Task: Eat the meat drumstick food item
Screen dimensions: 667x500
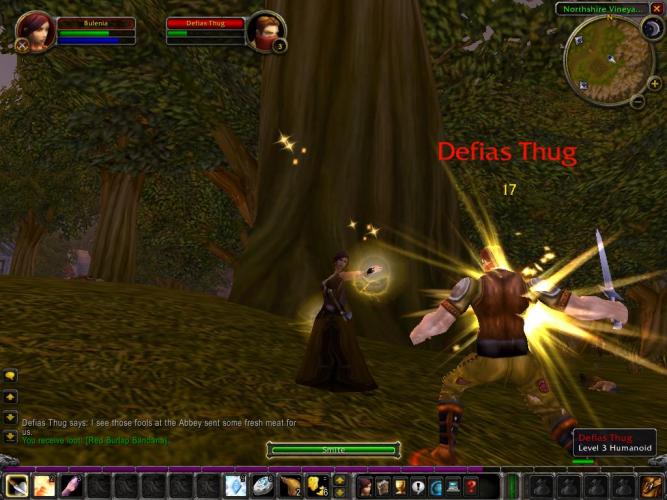Action: (289, 486)
